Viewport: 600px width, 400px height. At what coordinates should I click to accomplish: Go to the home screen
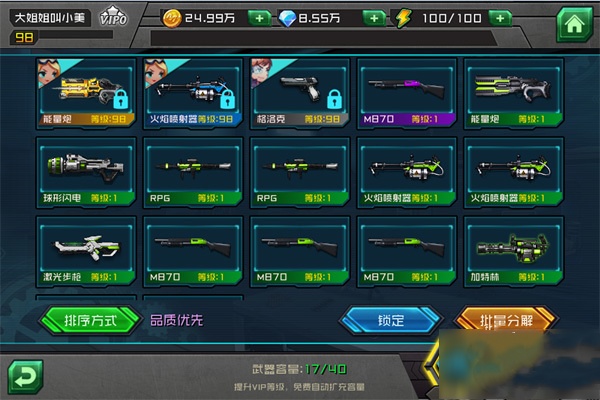coord(573,22)
